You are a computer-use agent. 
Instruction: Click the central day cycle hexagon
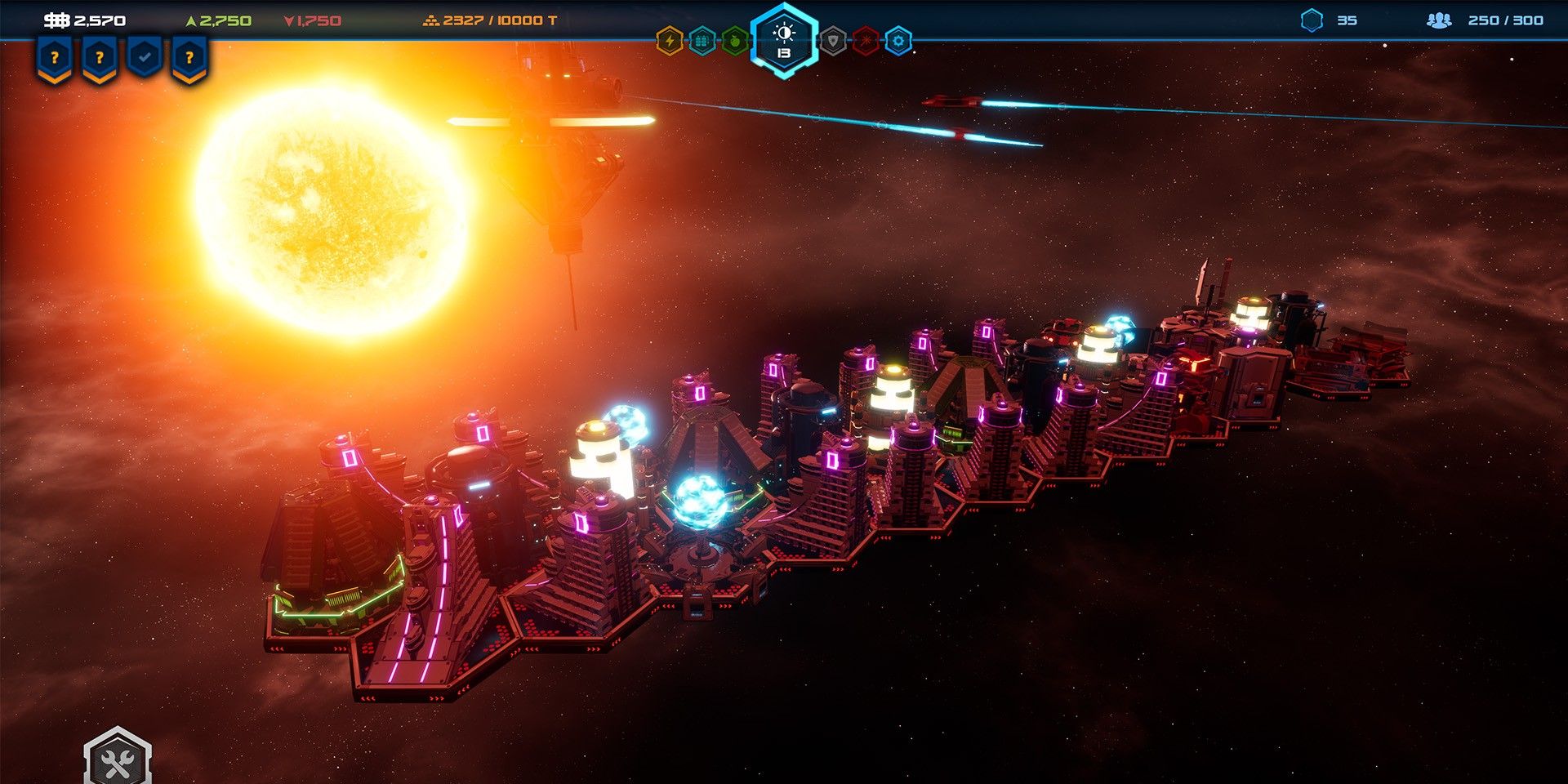pyautogui.click(x=784, y=41)
